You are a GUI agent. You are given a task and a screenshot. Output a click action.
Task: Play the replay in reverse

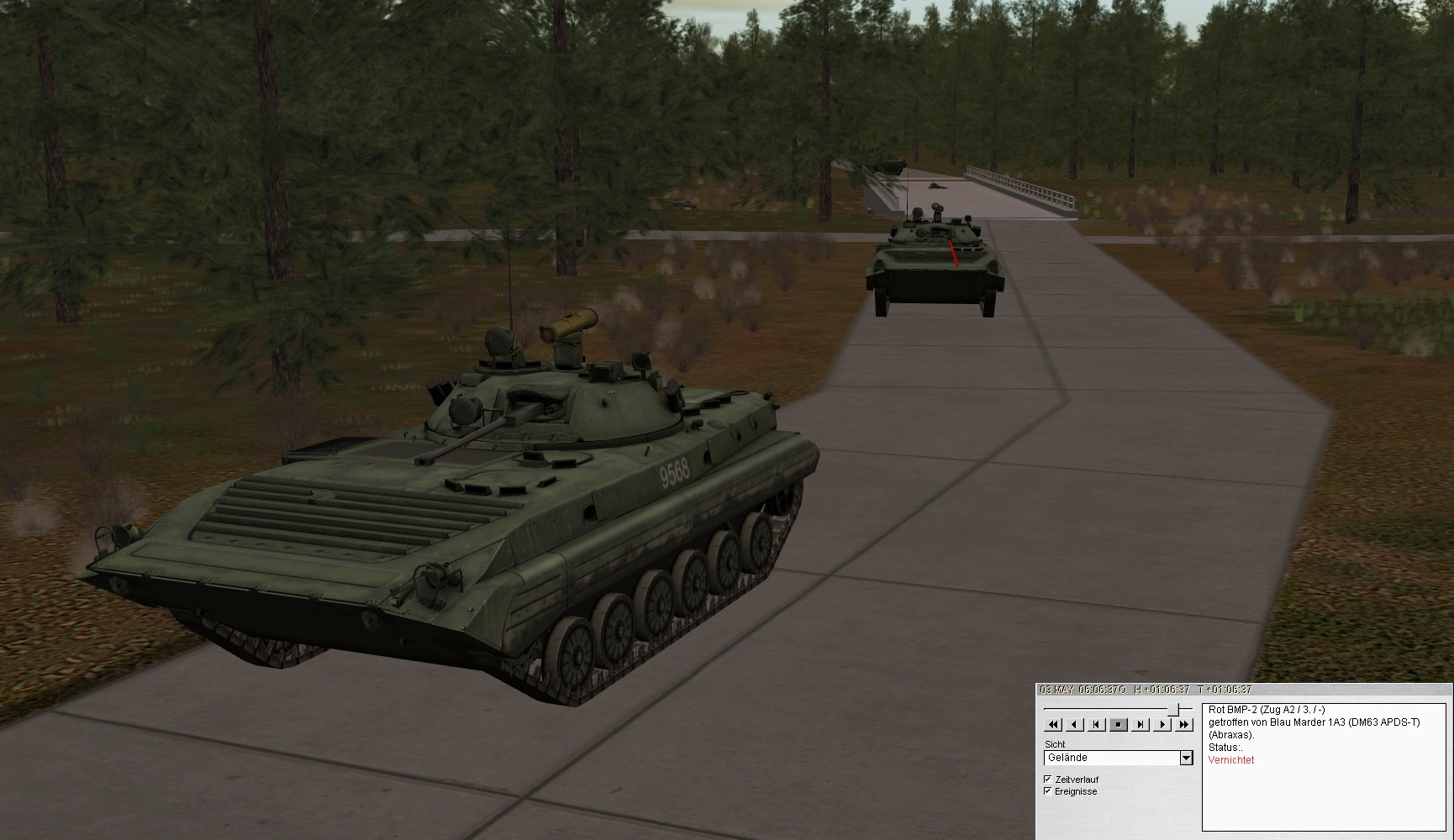click(x=1075, y=725)
